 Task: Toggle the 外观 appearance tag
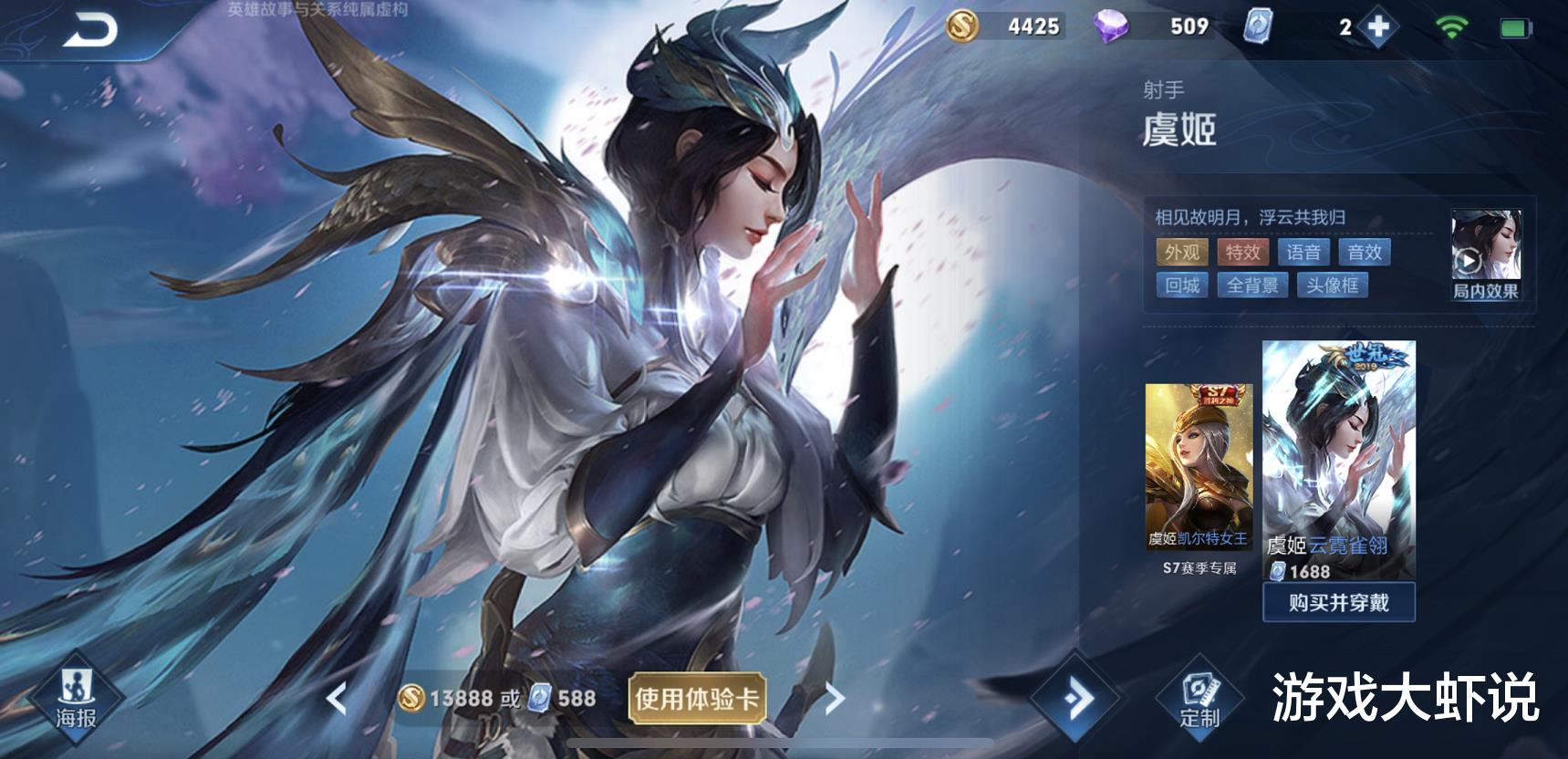point(1182,252)
